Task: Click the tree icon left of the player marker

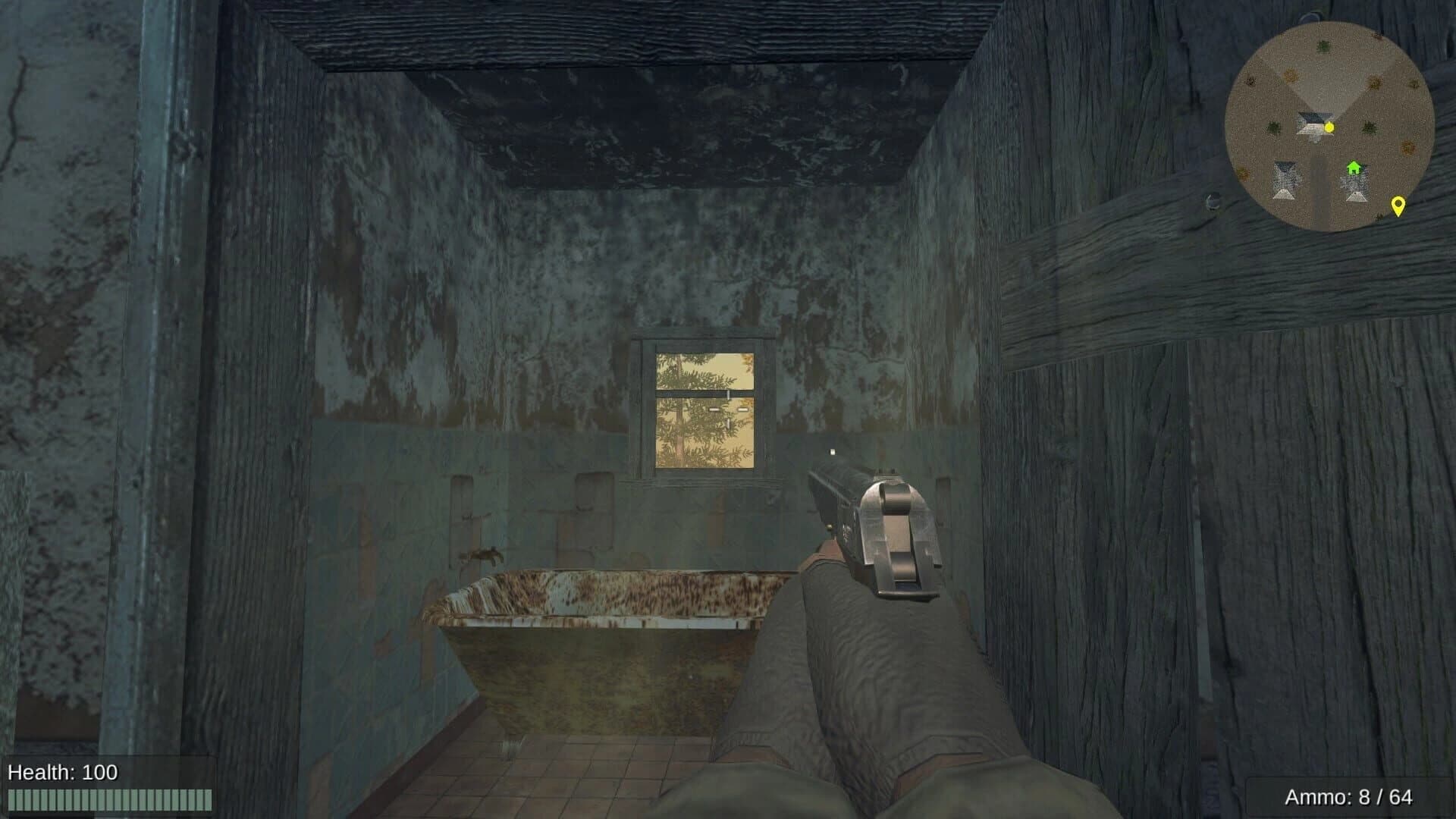Action: 1272,128
